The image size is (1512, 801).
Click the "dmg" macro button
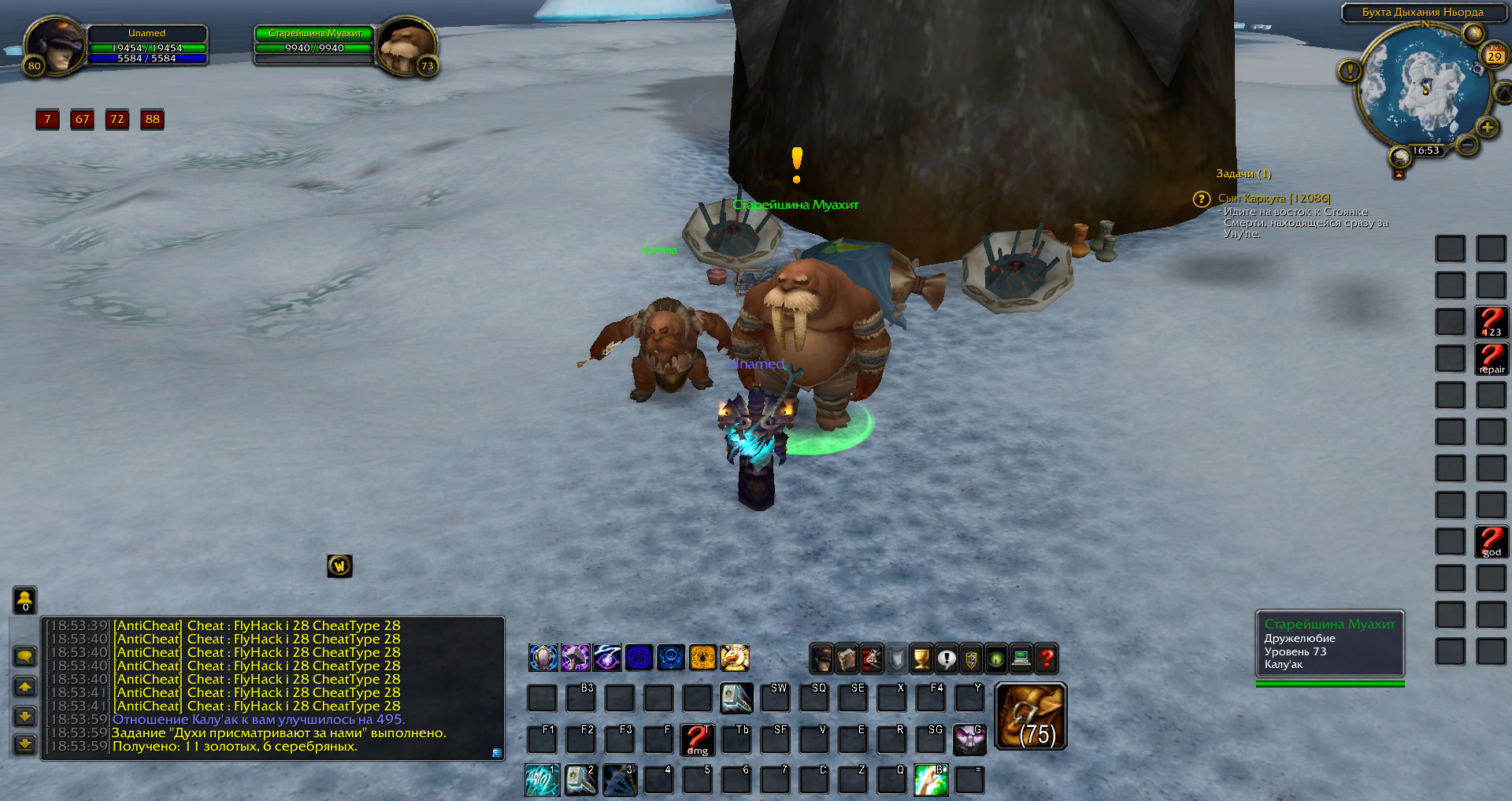tap(697, 739)
